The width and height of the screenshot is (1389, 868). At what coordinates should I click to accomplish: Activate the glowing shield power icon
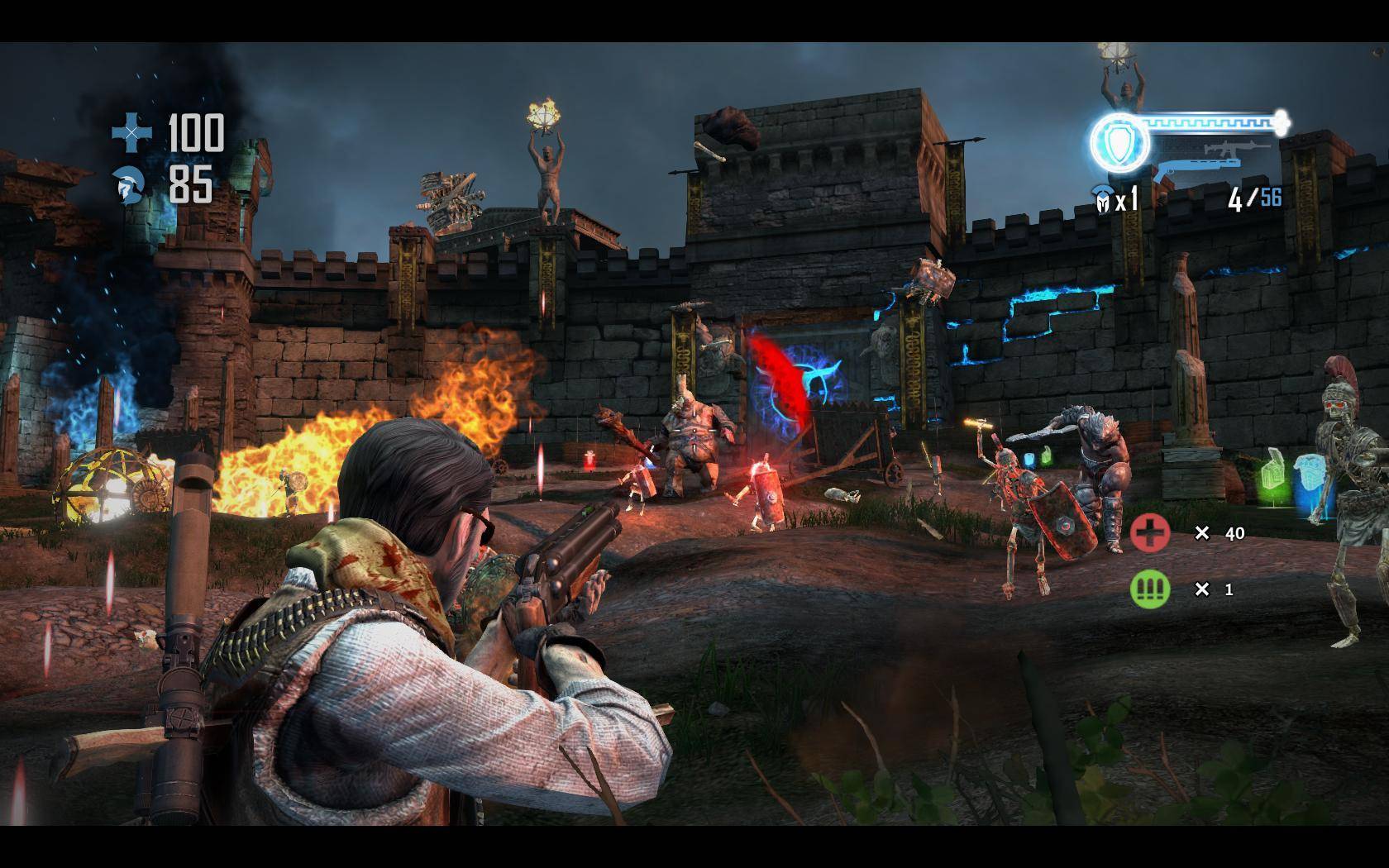click(x=1119, y=143)
